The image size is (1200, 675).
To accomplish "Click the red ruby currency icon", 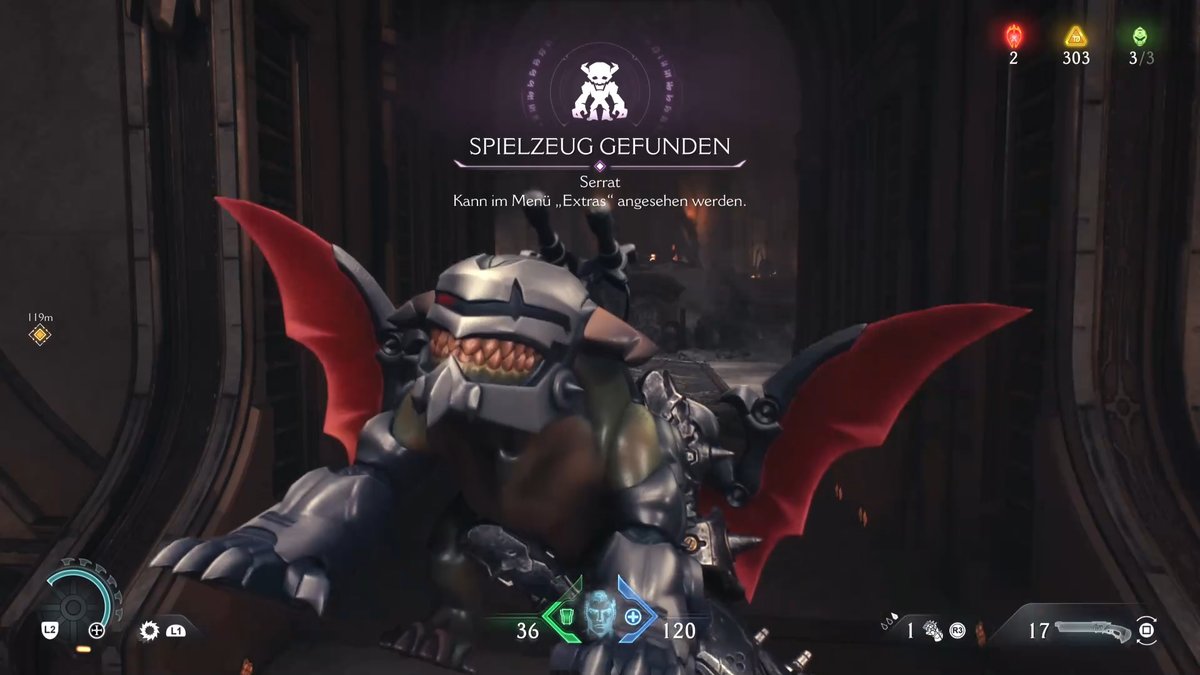I will (x=1012, y=37).
